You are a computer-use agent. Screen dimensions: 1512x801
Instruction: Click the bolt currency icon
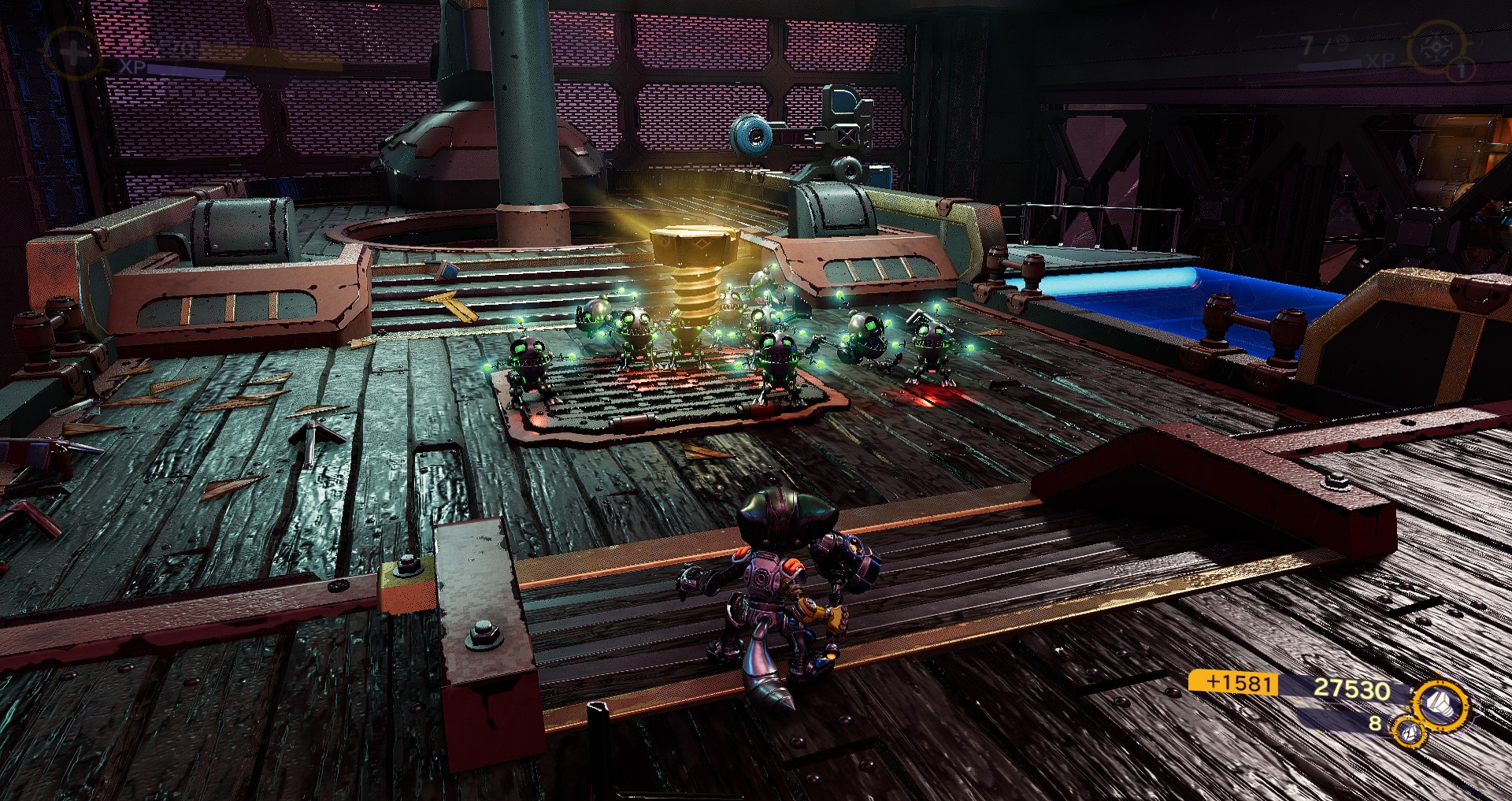(1442, 706)
